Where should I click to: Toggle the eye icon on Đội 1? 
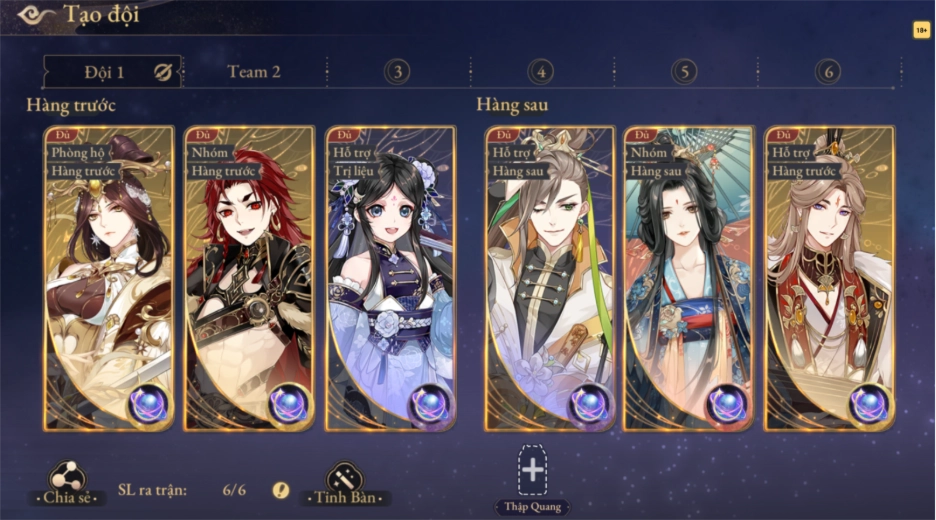coord(163,72)
